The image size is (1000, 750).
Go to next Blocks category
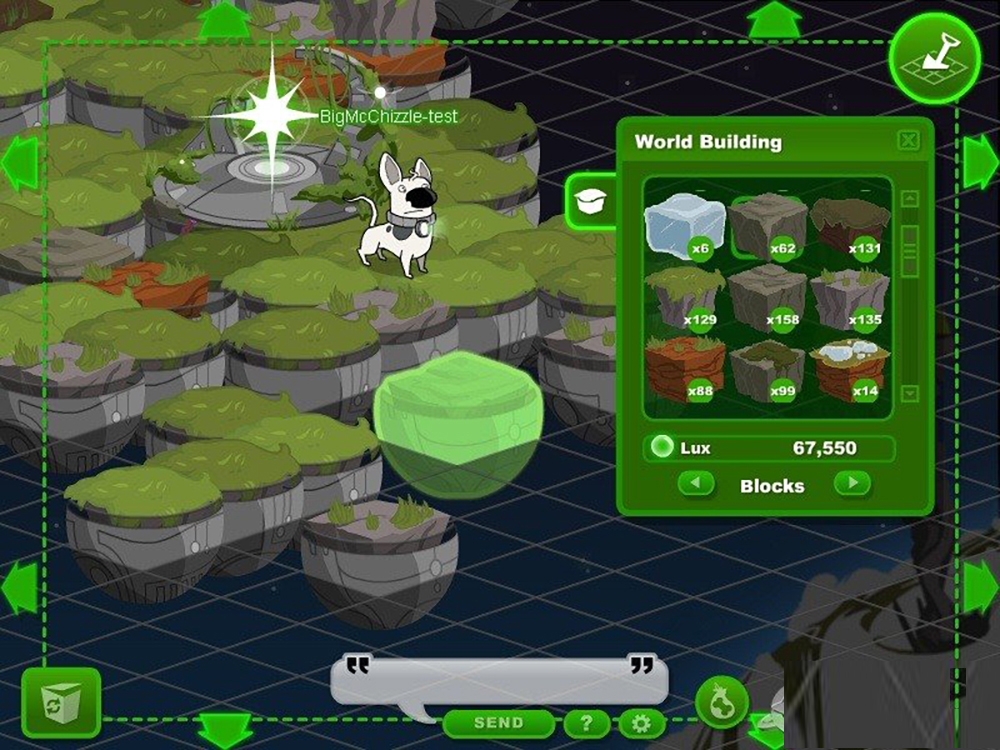(852, 485)
